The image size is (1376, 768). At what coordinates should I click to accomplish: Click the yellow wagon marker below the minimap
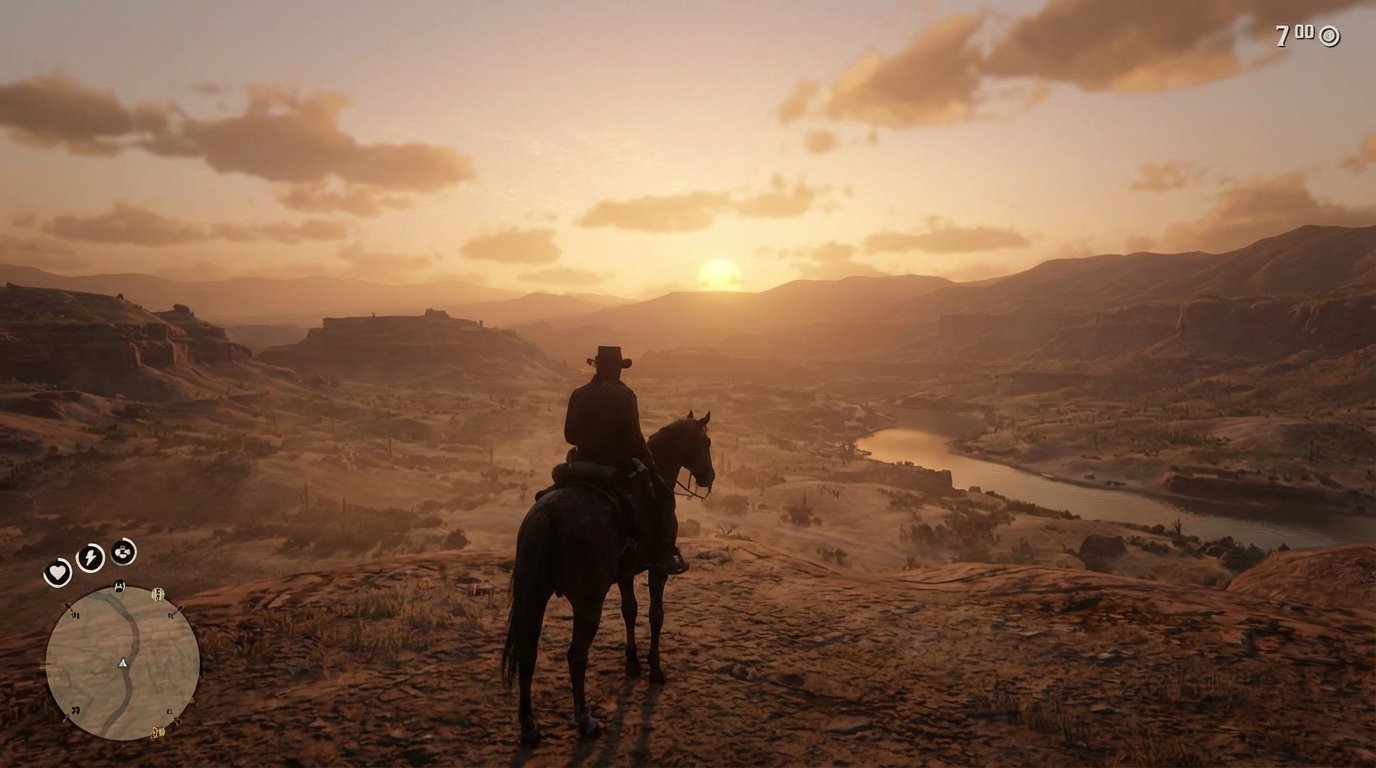tap(157, 731)
